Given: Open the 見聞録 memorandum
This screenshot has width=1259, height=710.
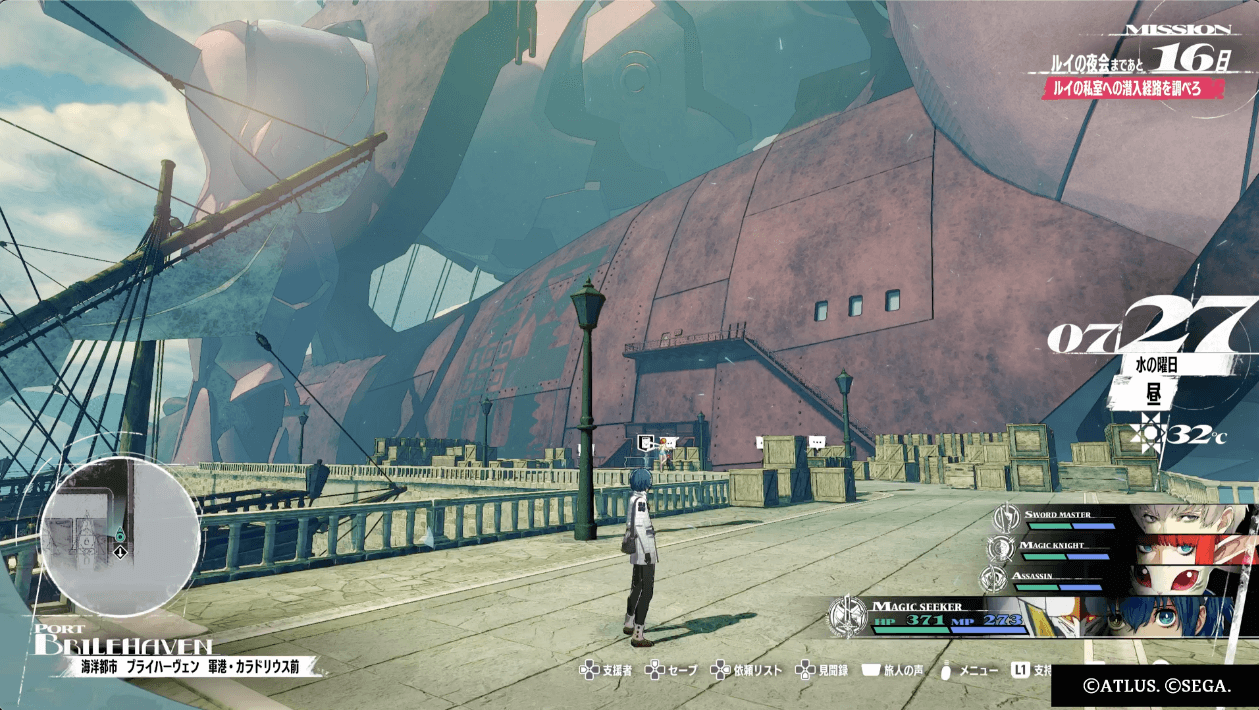Looking at the screenshot, I should tap(822, 670).
